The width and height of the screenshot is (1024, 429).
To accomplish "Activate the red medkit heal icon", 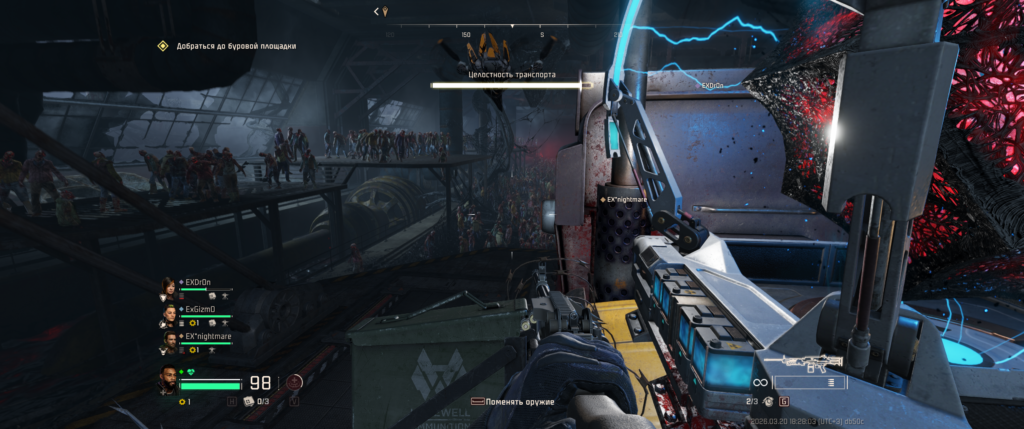I will [294, 381].
